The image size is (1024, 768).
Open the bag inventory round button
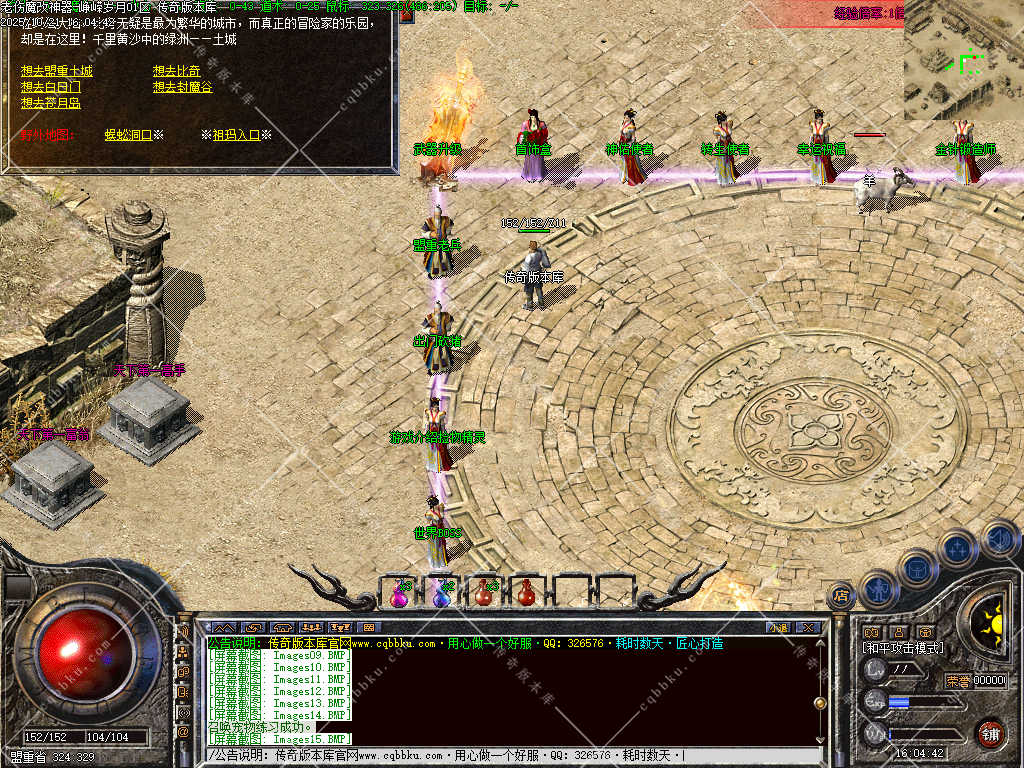tap(918, 569)
